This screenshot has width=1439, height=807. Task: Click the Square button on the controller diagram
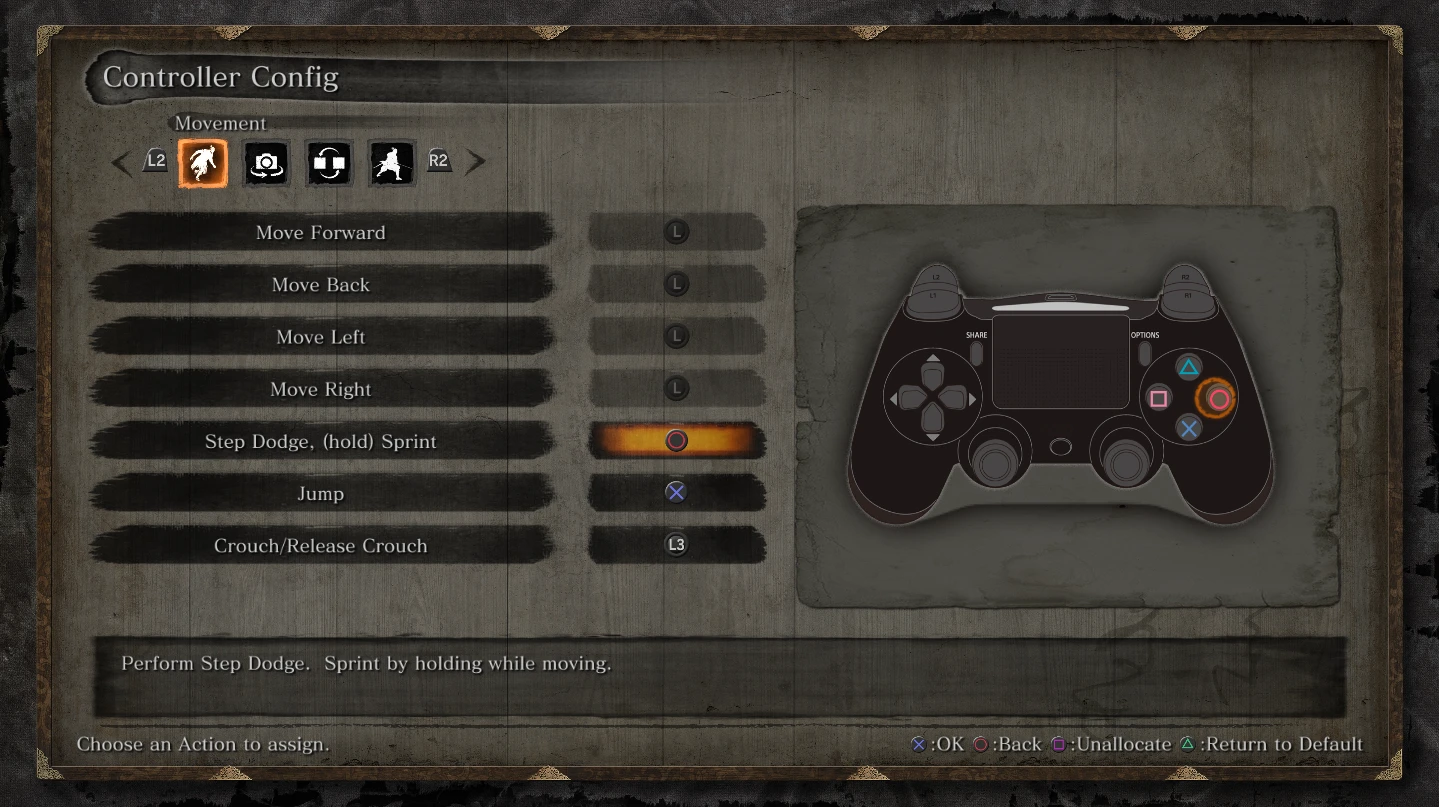click(1158, 398)
